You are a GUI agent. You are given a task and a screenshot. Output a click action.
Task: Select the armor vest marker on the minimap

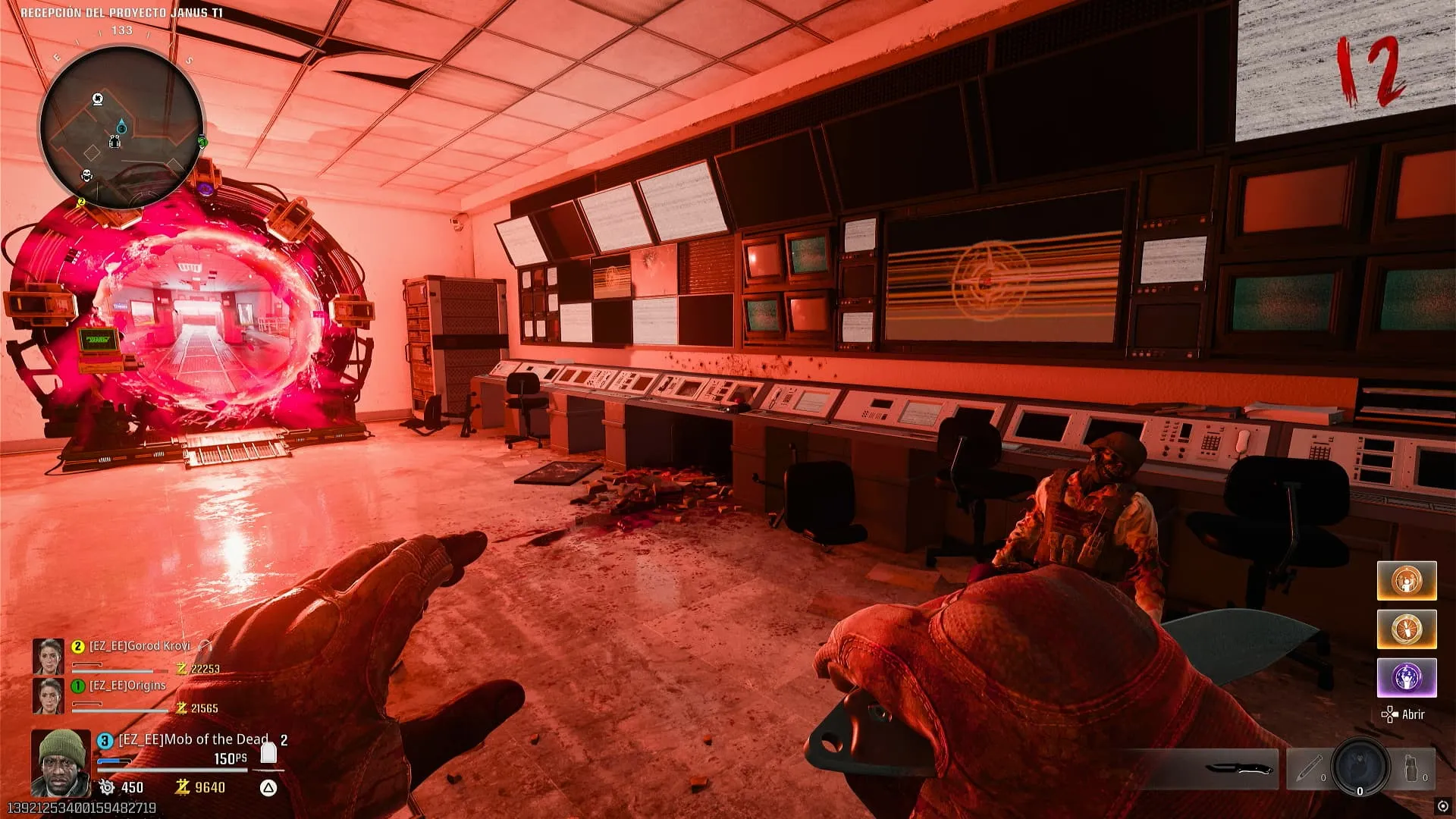click(115, 142)
